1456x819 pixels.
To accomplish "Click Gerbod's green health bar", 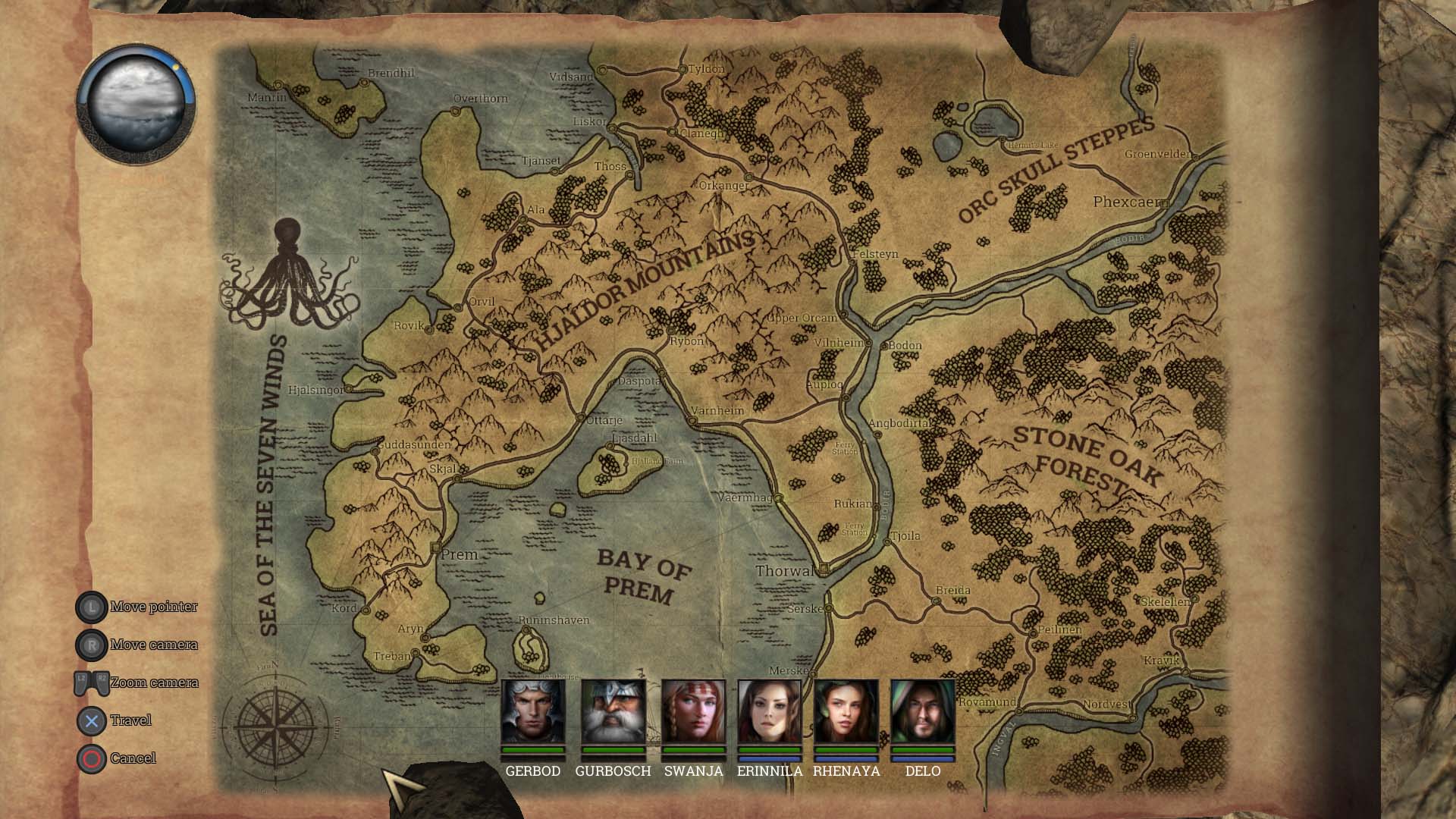I will pos(533,750).
